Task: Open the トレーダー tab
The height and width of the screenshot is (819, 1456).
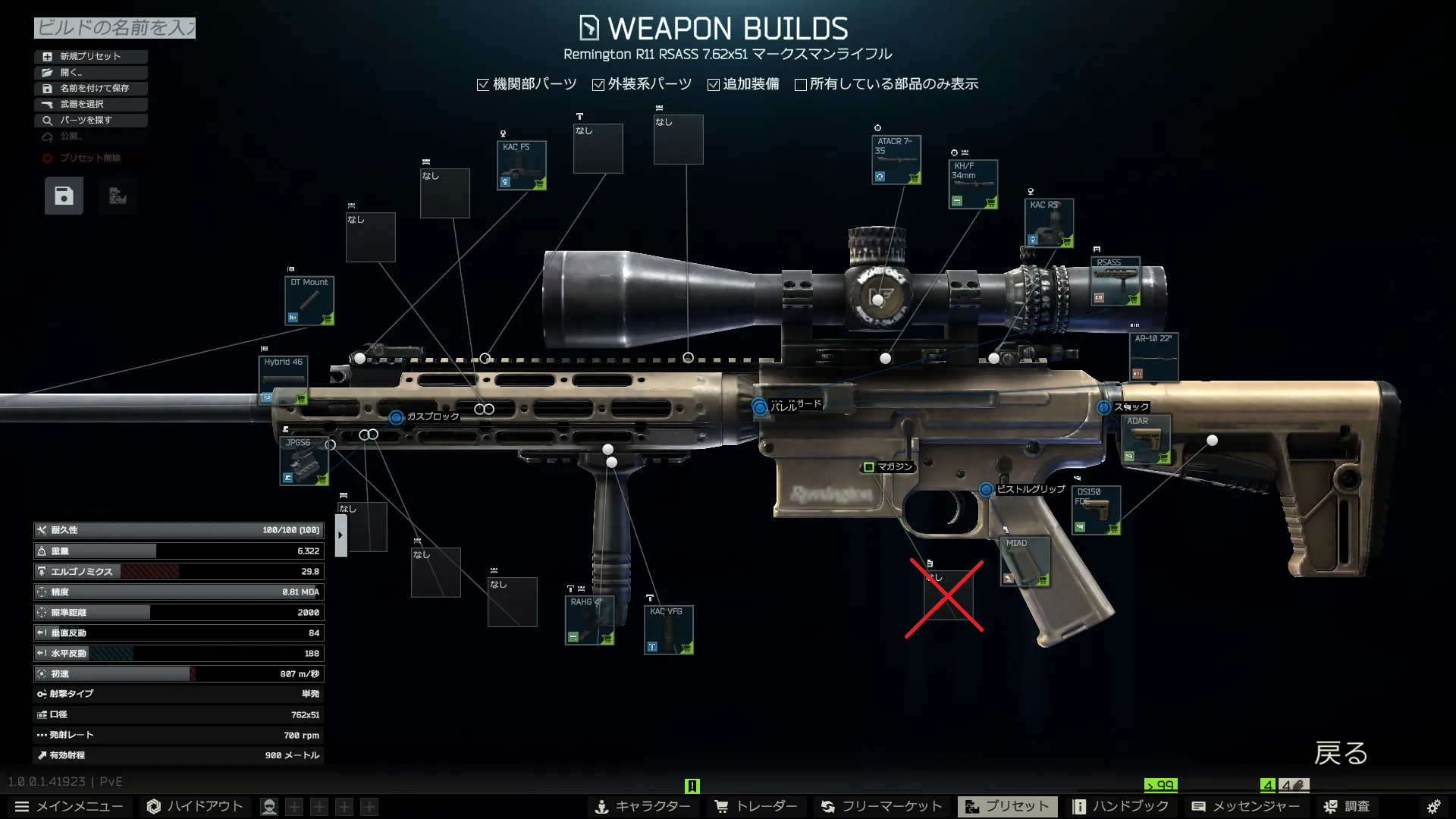Action: pos(755,806)
